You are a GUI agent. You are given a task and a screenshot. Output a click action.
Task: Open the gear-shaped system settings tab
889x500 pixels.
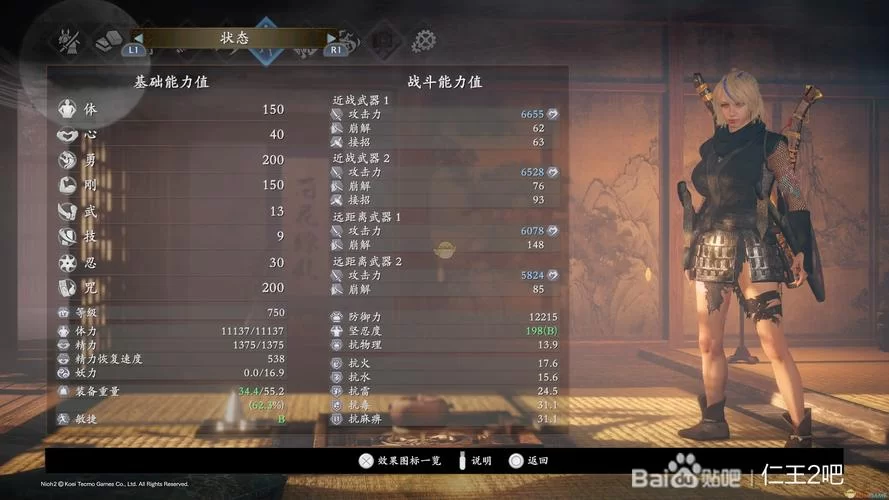point(423,40)
